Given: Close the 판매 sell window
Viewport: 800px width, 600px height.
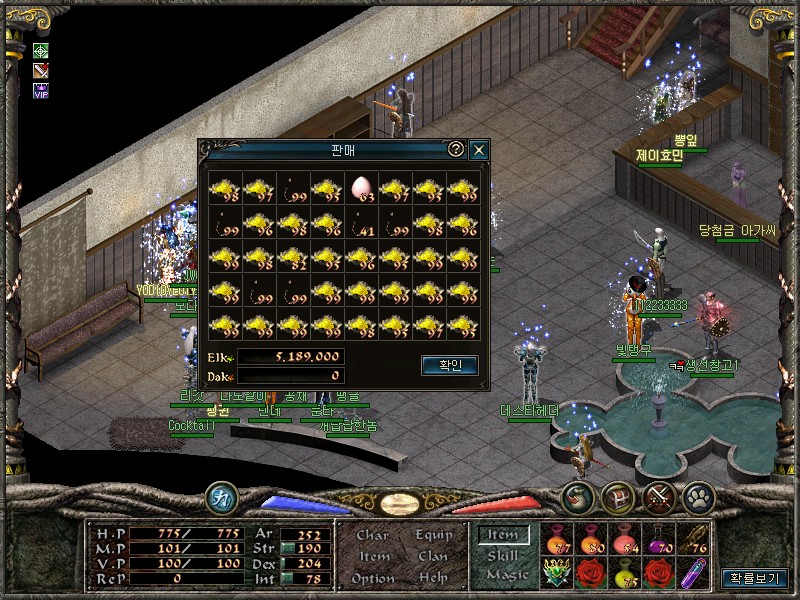Looking at the screenshot, I should coord(479,150).
